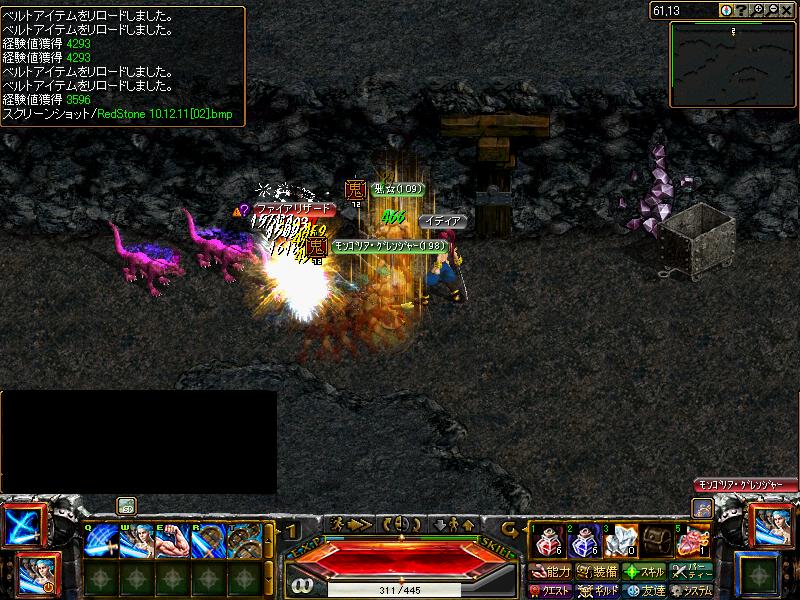Use the blue potion in belt slot 2
The width and height of the screenshot is (800, 600).
(582, 541)
